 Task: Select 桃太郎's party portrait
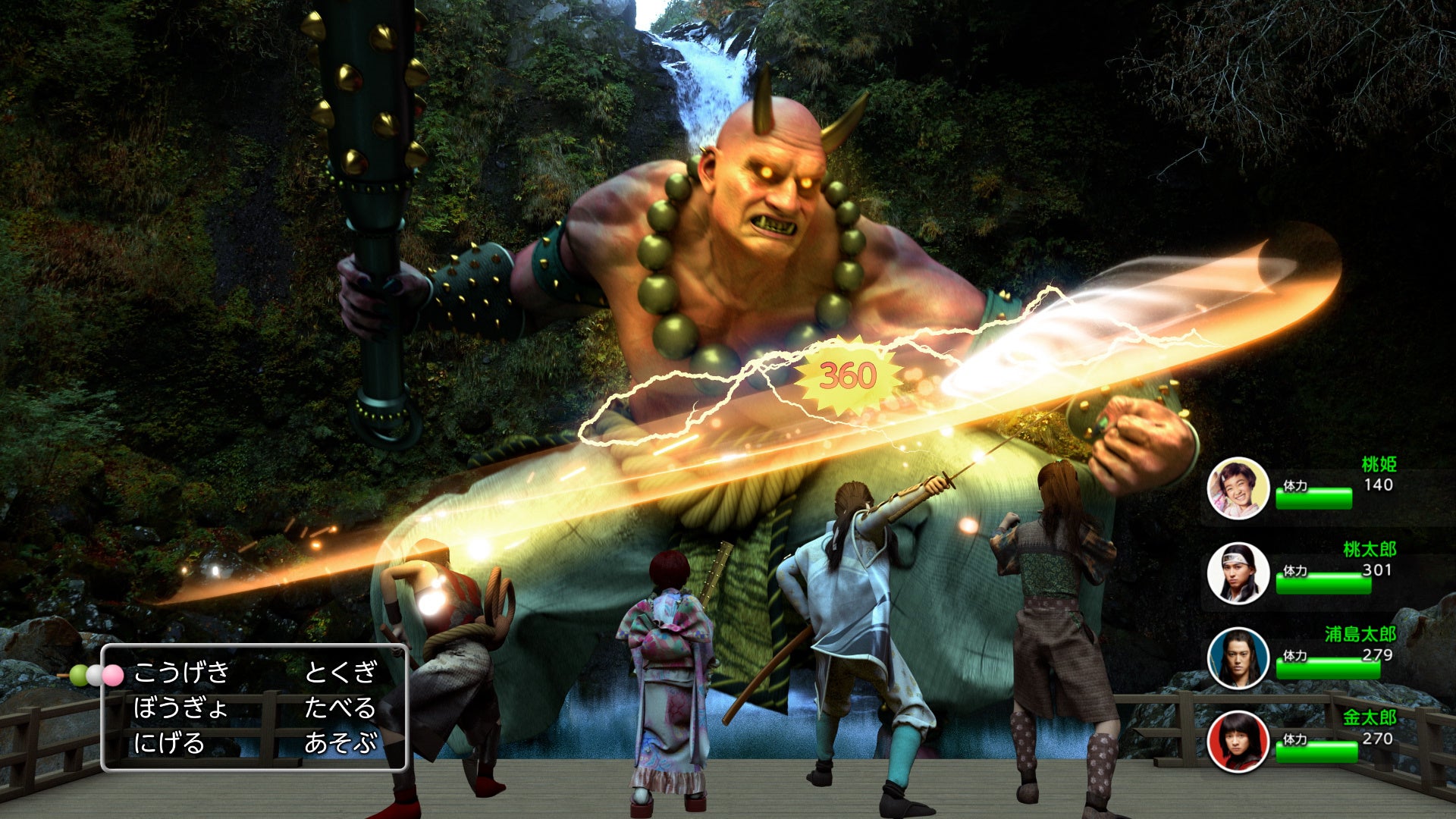[1238, 573]
